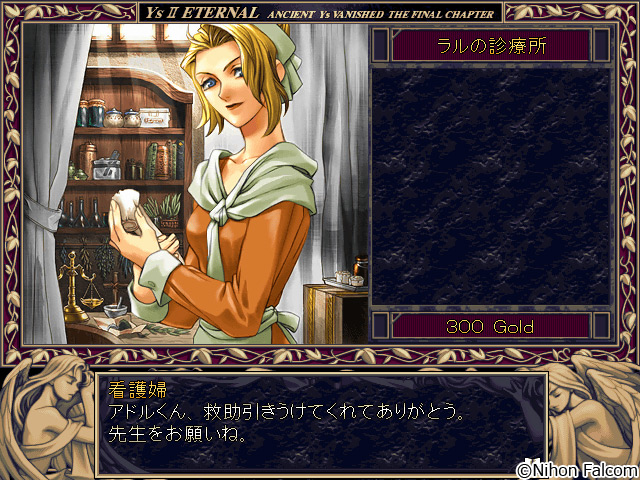Viewport: 640px width, 480px height.
Task: Advance the nurse's dialogue text box
Action: click(320, 422)
